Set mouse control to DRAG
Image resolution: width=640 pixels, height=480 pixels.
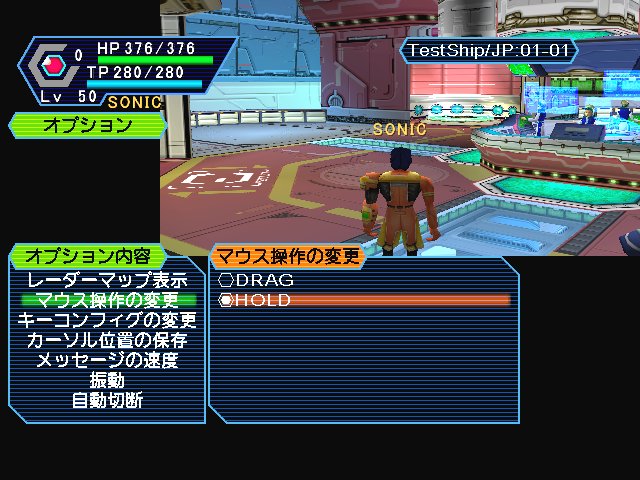pyautogui.click(x=258, y=281)
